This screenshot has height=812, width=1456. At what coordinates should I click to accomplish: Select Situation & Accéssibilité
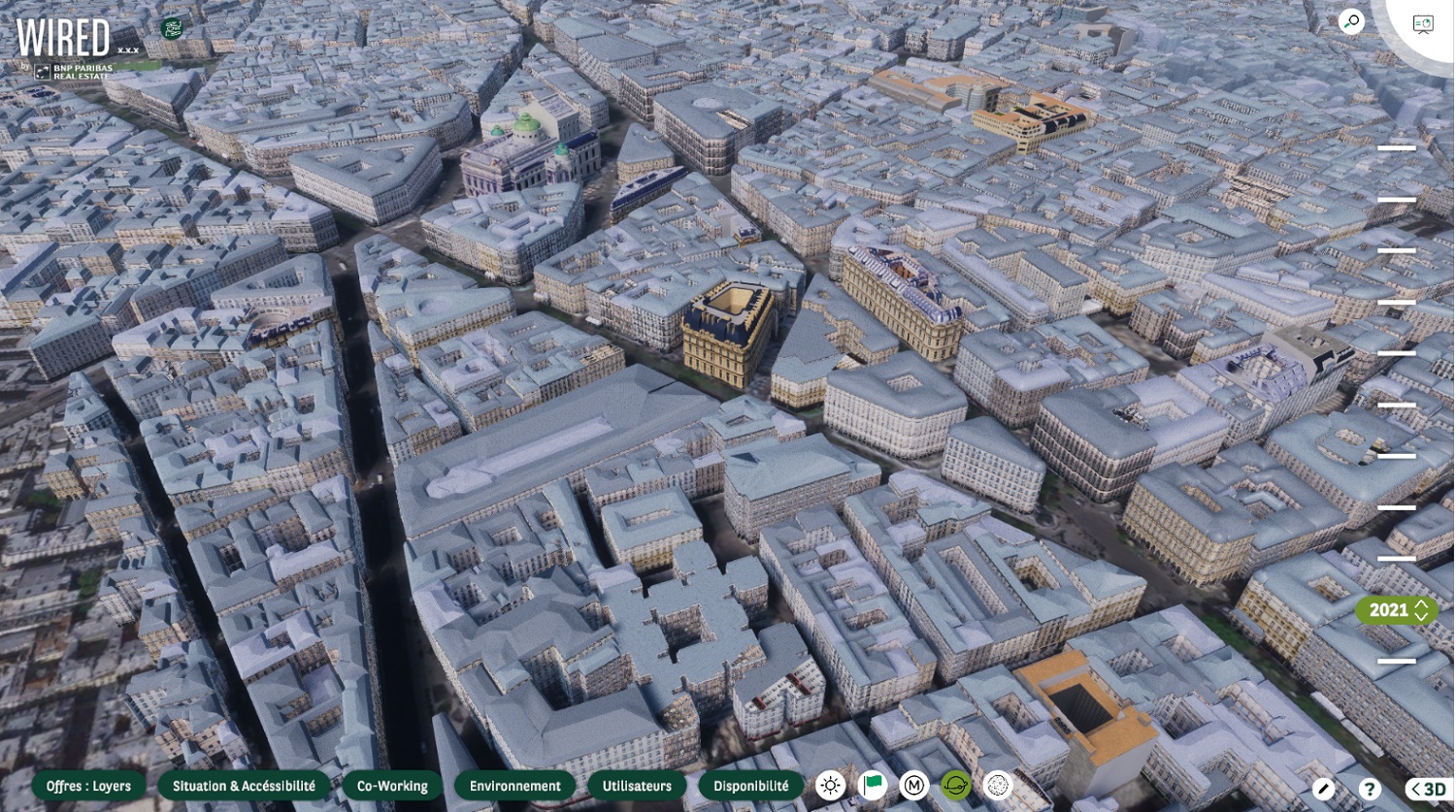pos(244,786)
